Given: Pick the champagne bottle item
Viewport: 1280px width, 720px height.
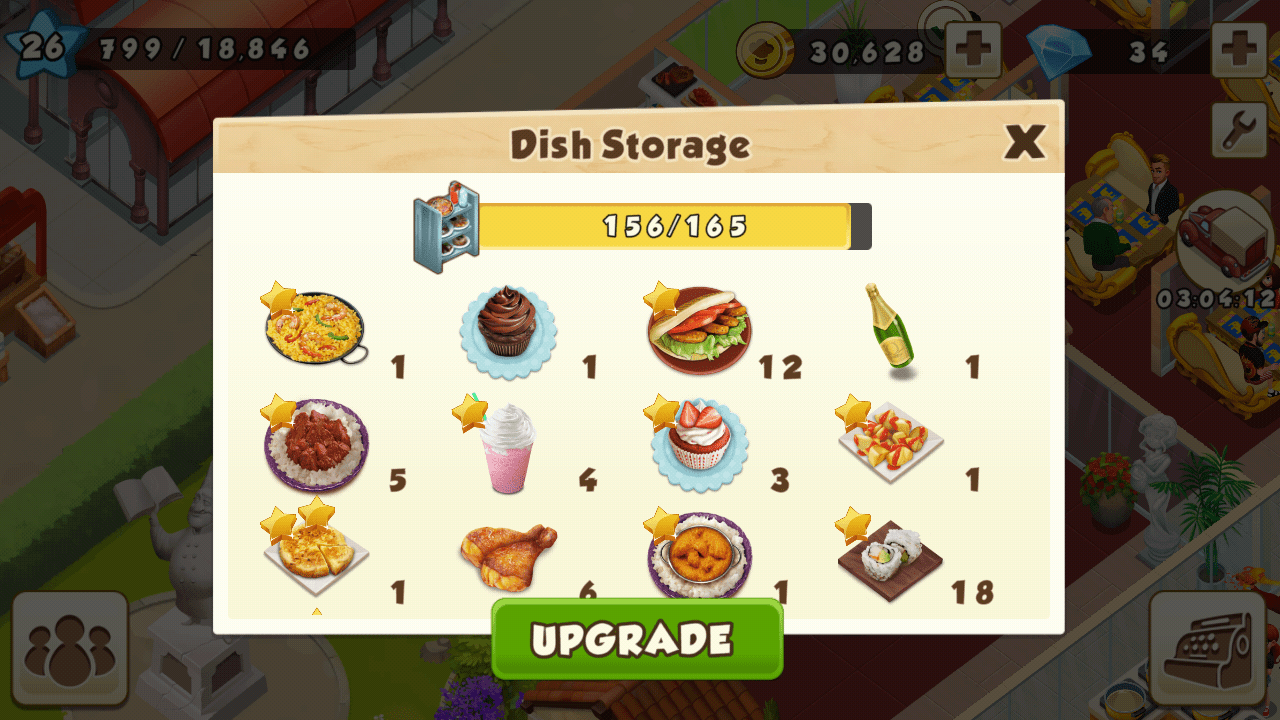Looking at the screenshot, I should coord(888,327).
